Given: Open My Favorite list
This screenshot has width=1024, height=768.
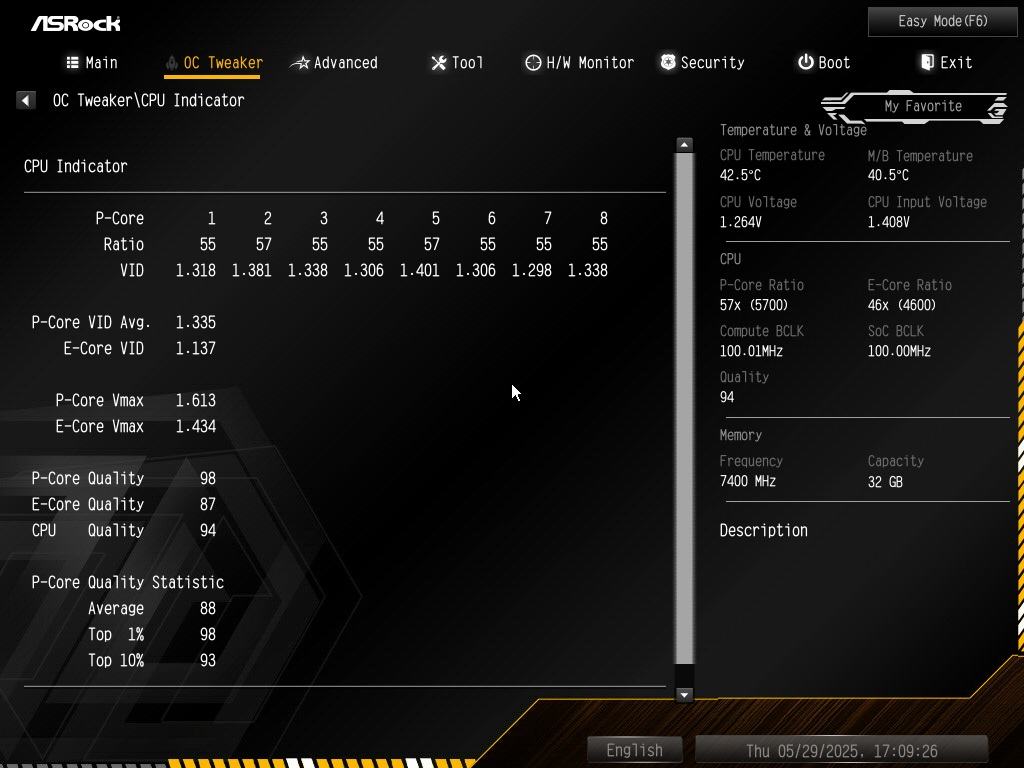Looking at the screenshot, I should pos(922,106).
